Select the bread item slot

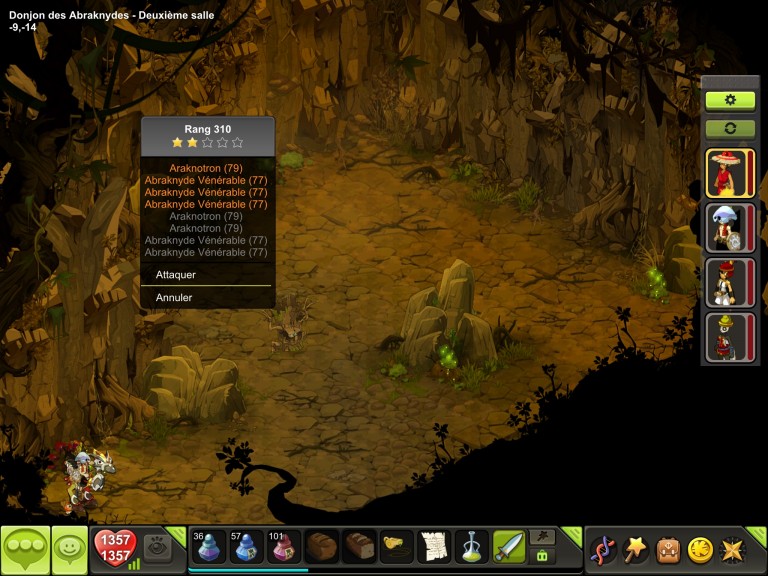(x=322, y=548)
